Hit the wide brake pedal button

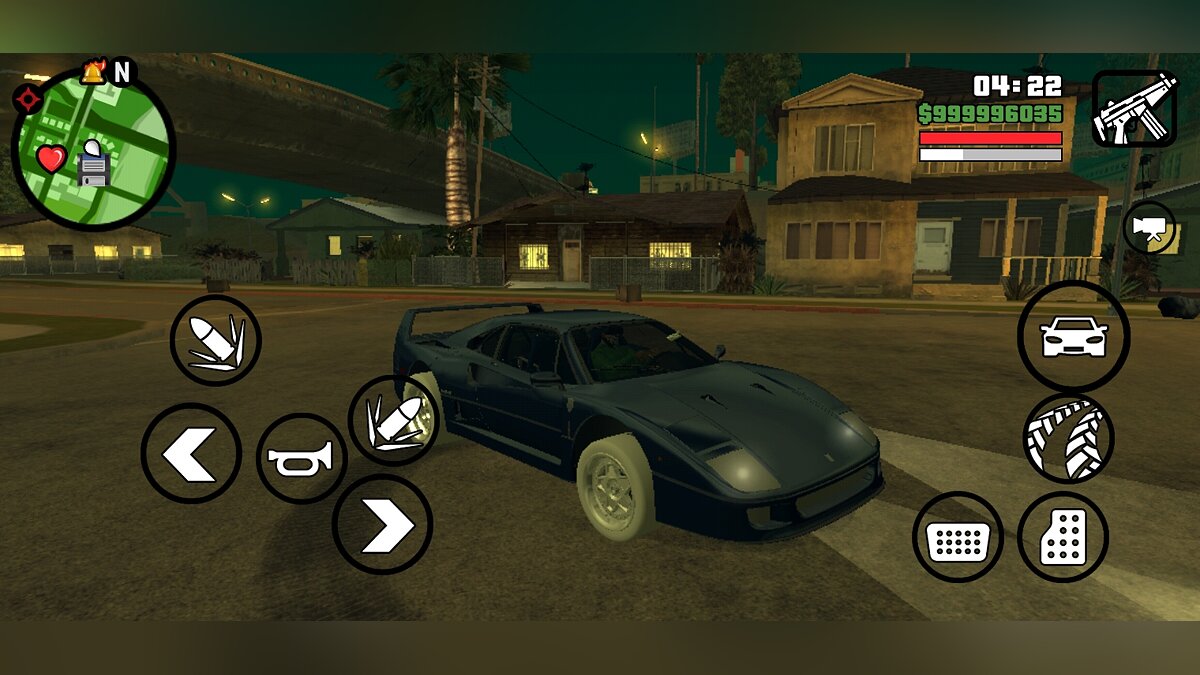(957, 538)
